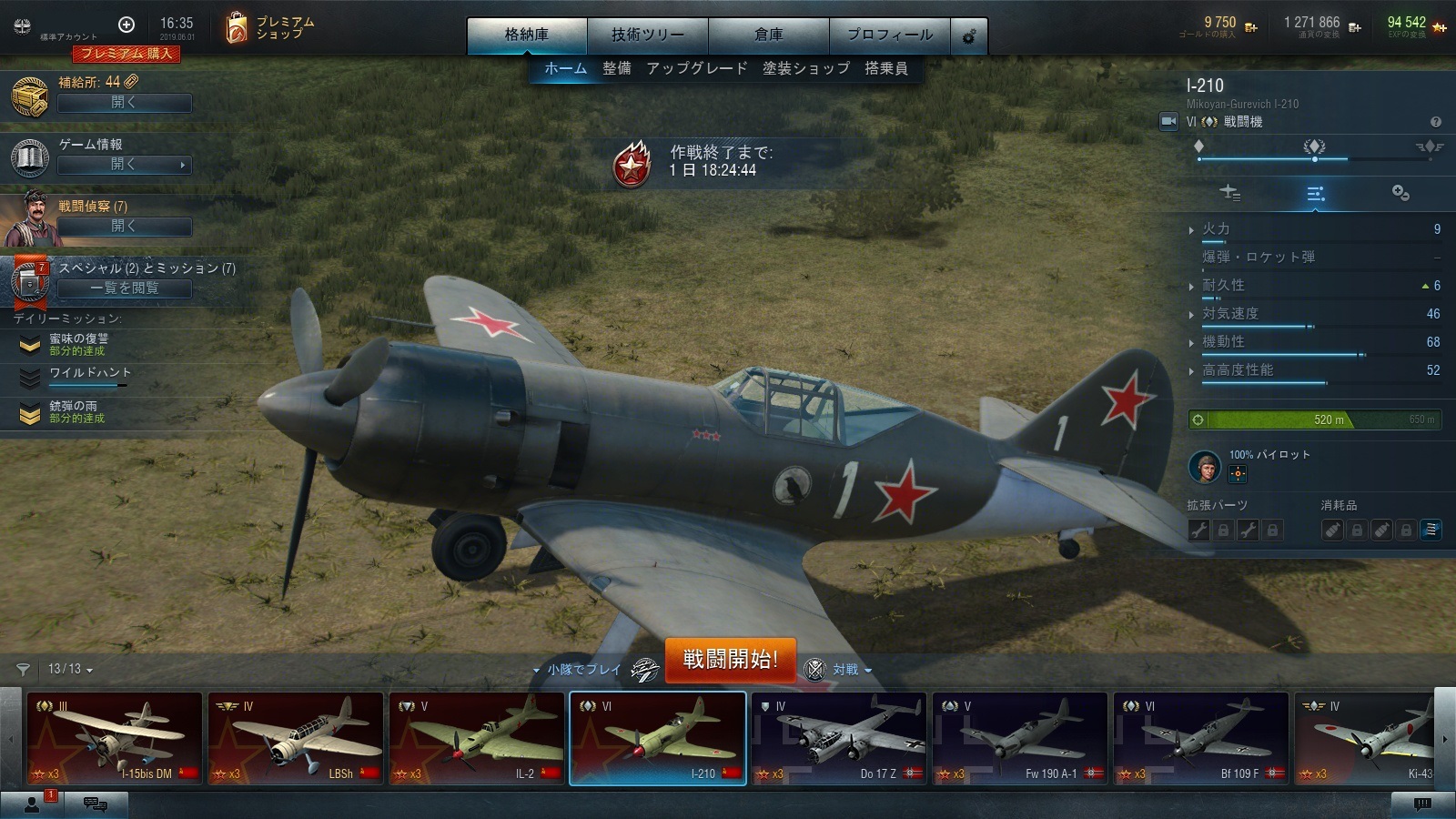Select the I-15bis DM aircraft card

[x=114, y=738]
